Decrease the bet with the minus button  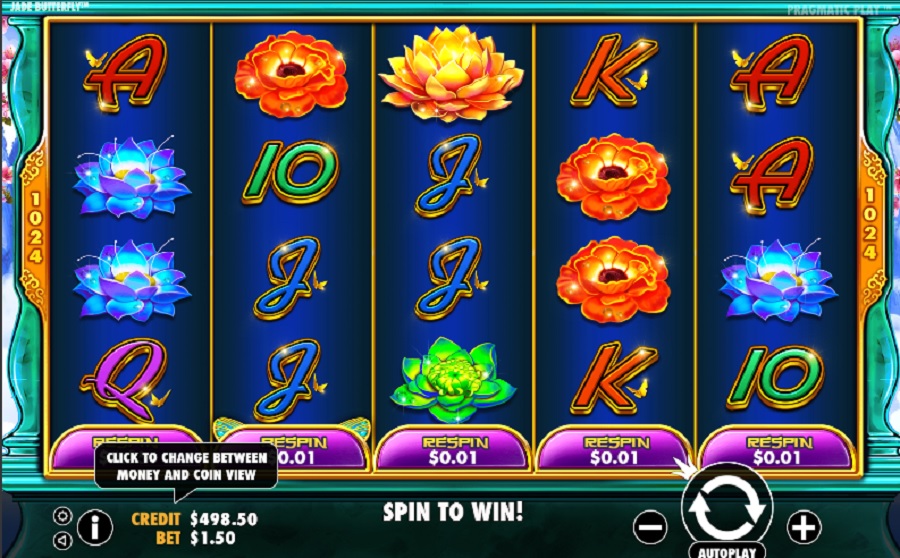(x=650, y=525)
